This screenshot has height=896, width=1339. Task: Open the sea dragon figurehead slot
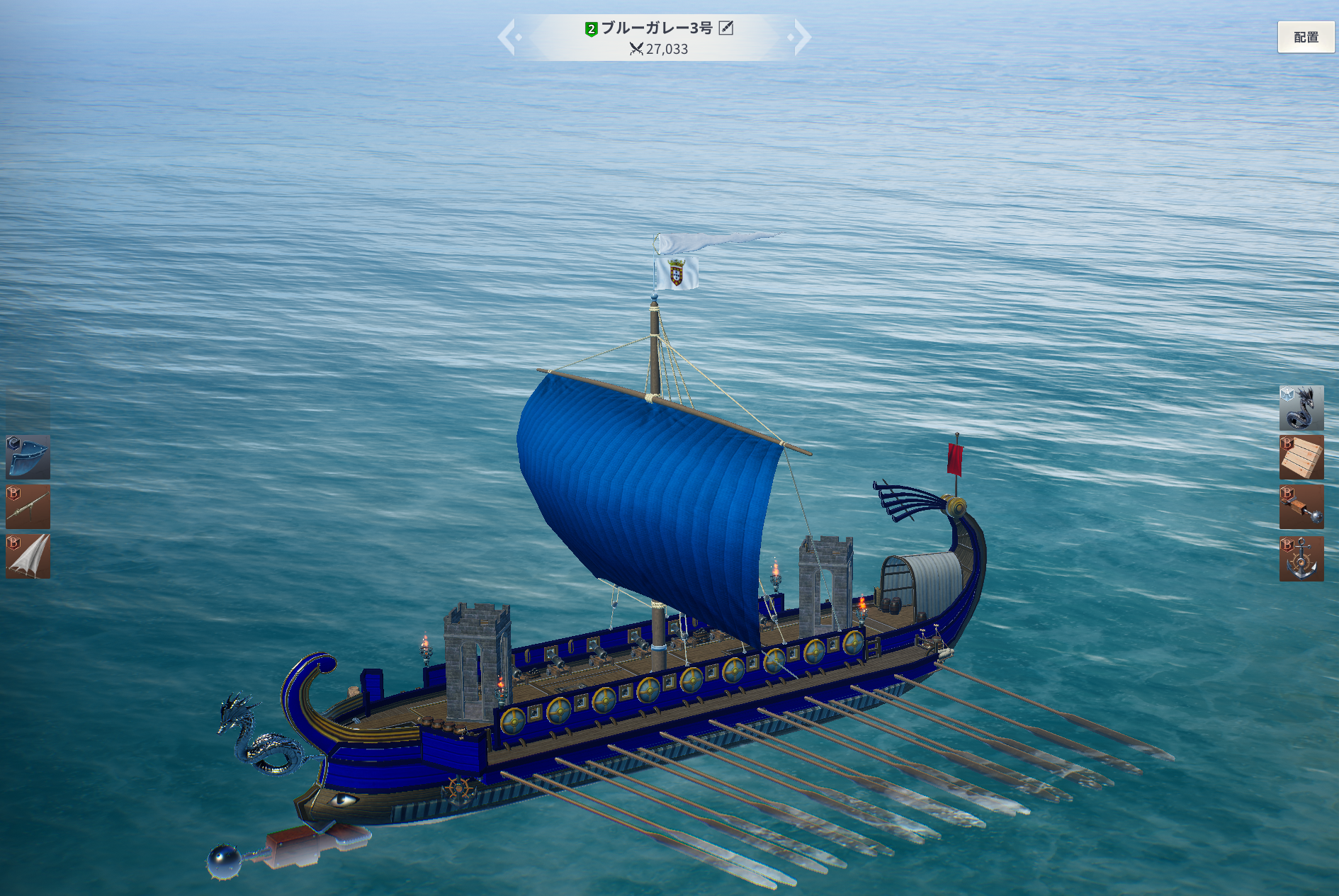(1301, 408)
